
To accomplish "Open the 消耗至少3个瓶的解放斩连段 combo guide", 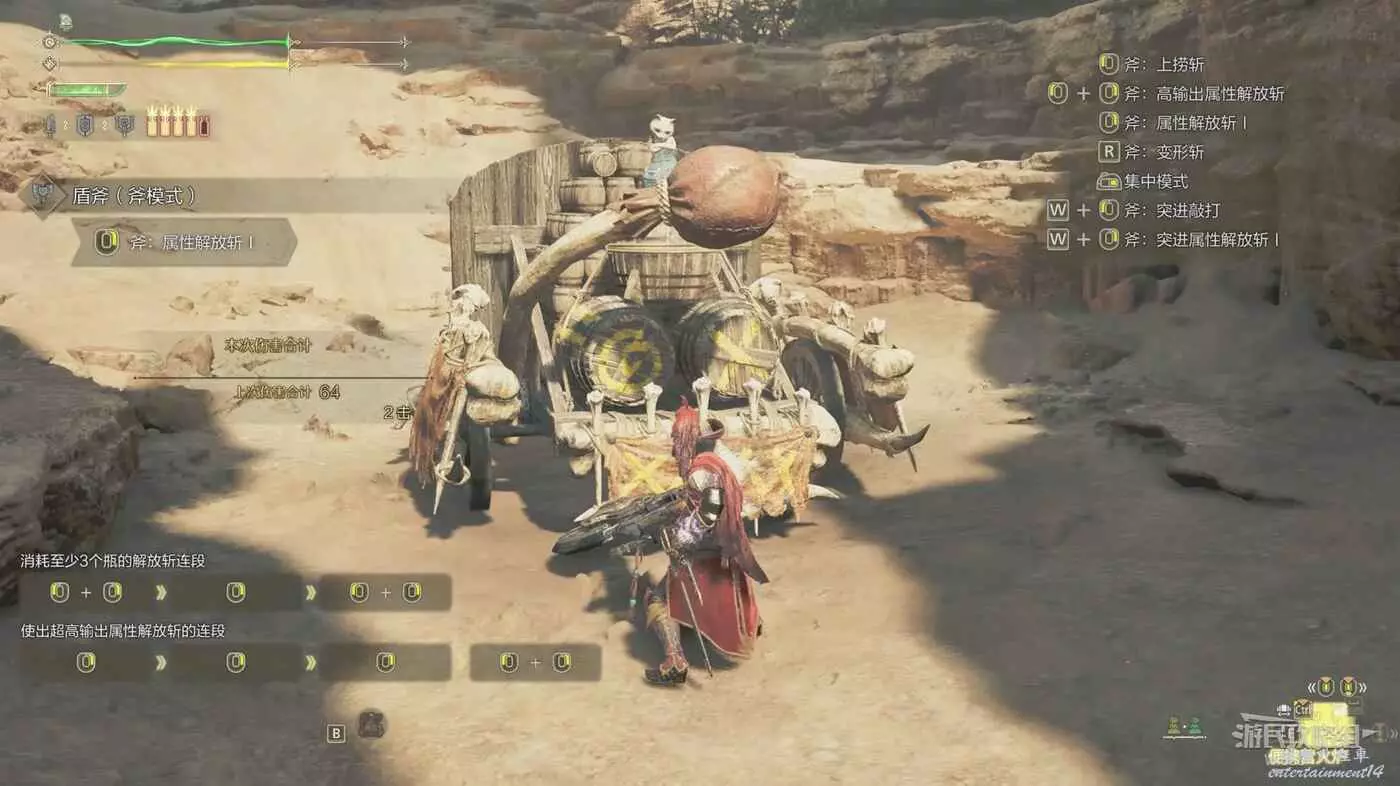I will click(x=113, y=561).
